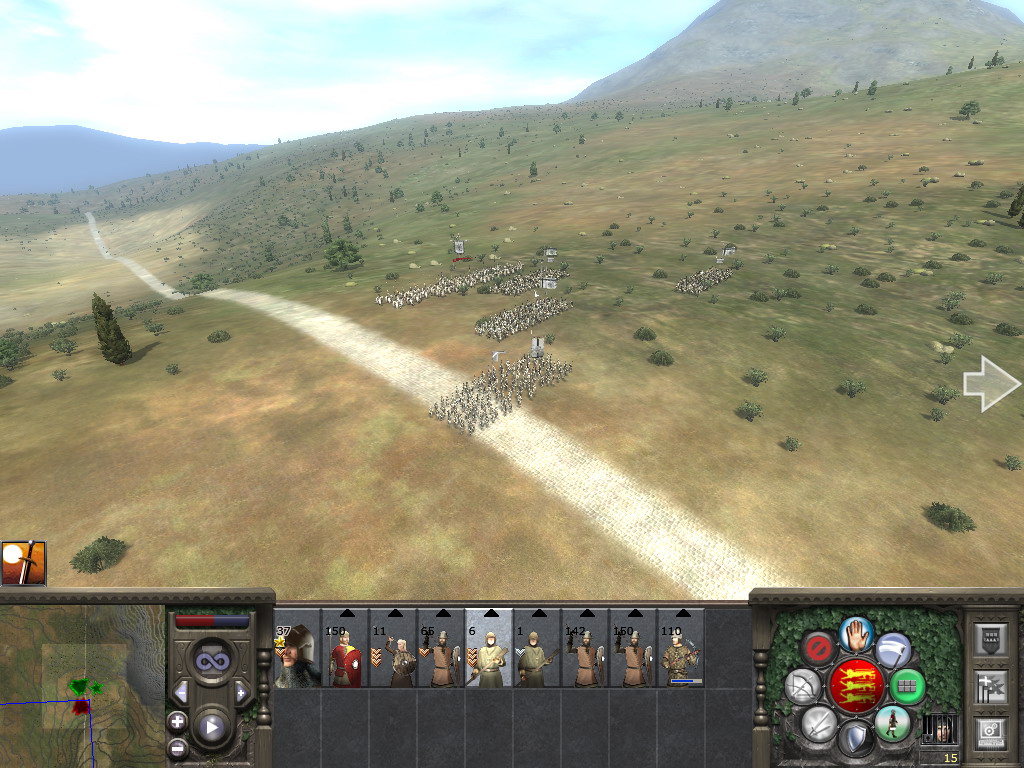The image size is (1024, 768).
Task: Select the general's unit card with 37 men
Action: [297, 650]
